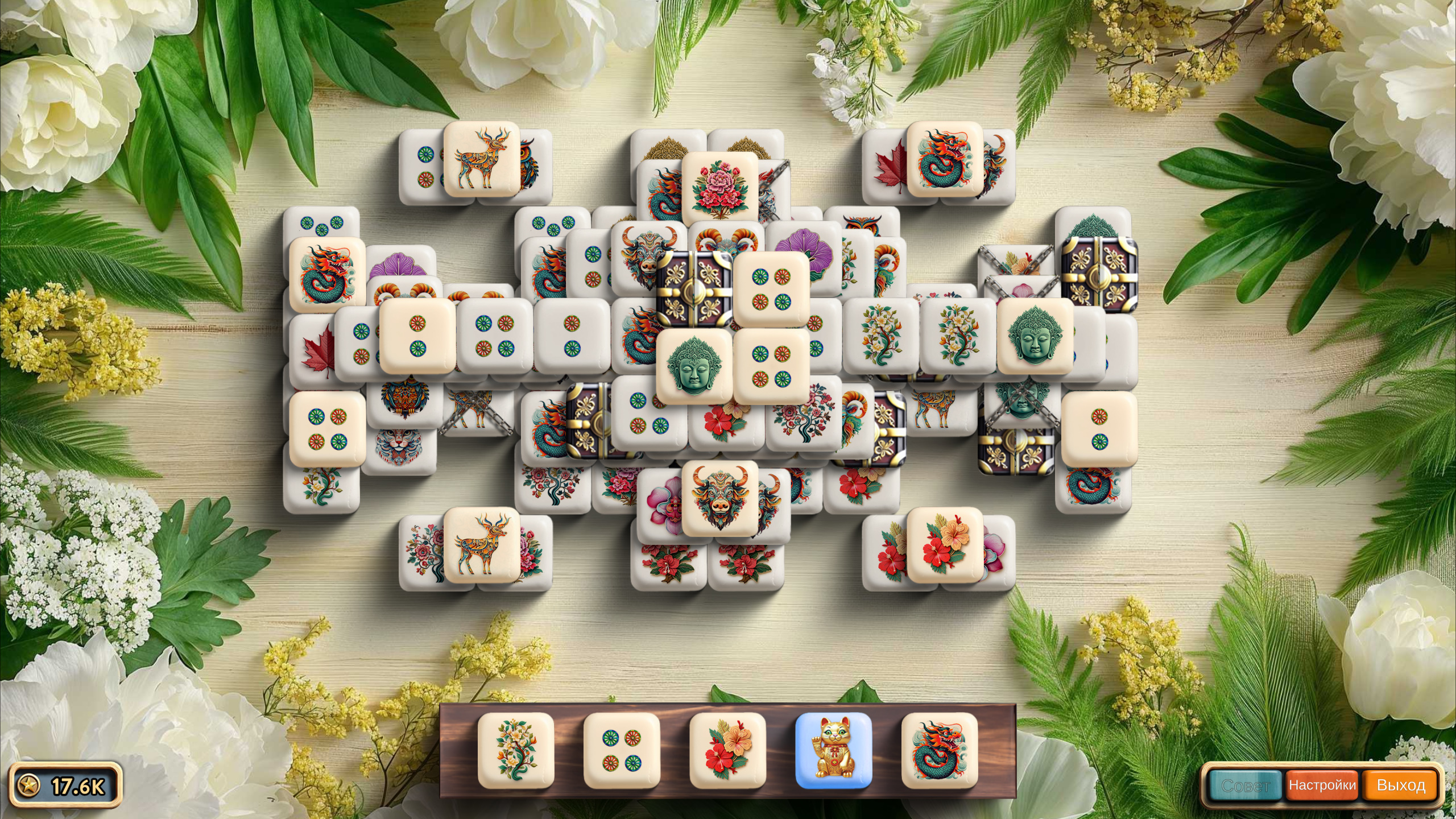1456x819 pixels.
Task: Choose the flowering branch tile in the tray
Action: pos(515,751)
